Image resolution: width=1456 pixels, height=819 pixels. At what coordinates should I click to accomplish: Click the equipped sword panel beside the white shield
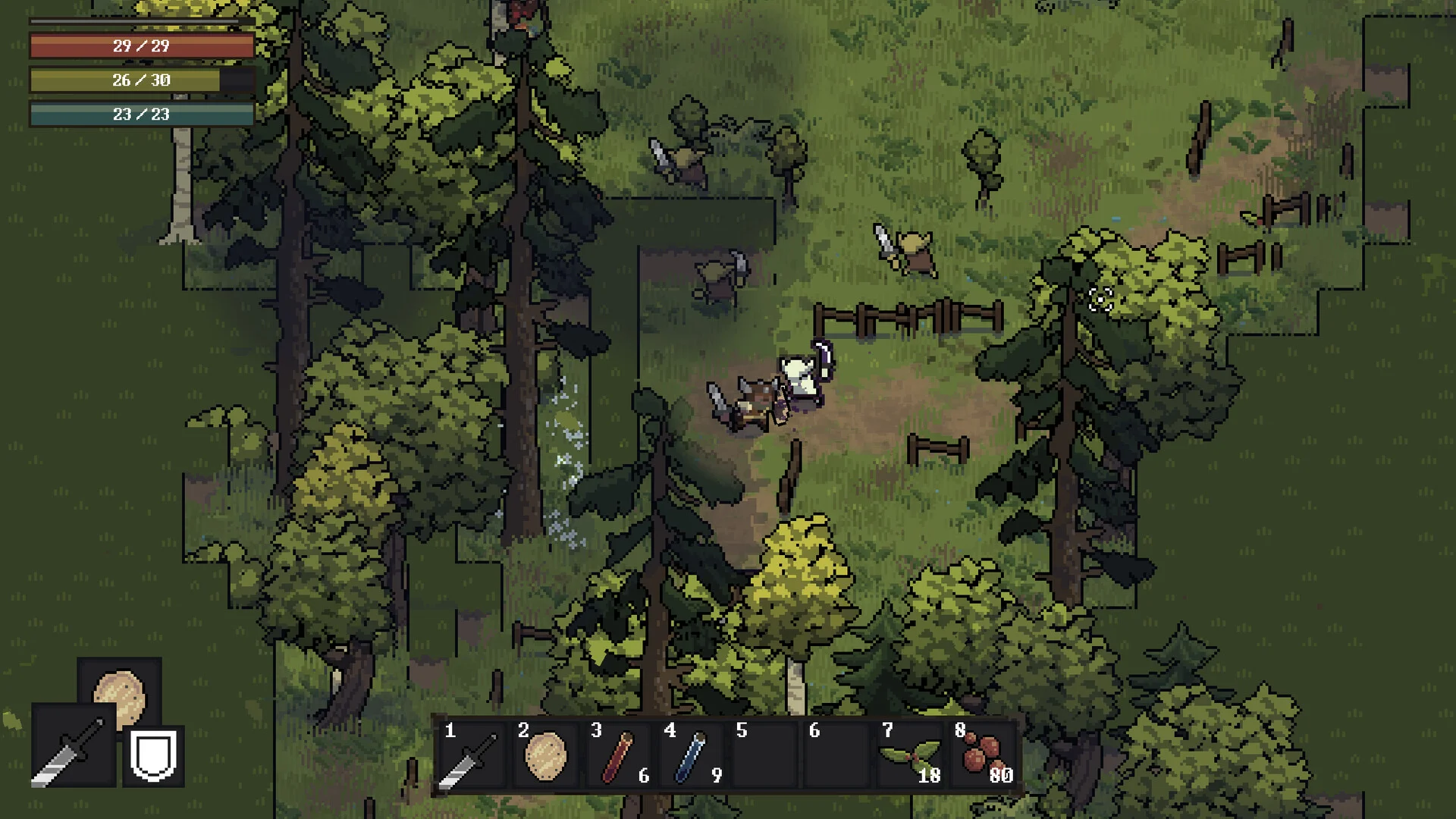[74, 746]
